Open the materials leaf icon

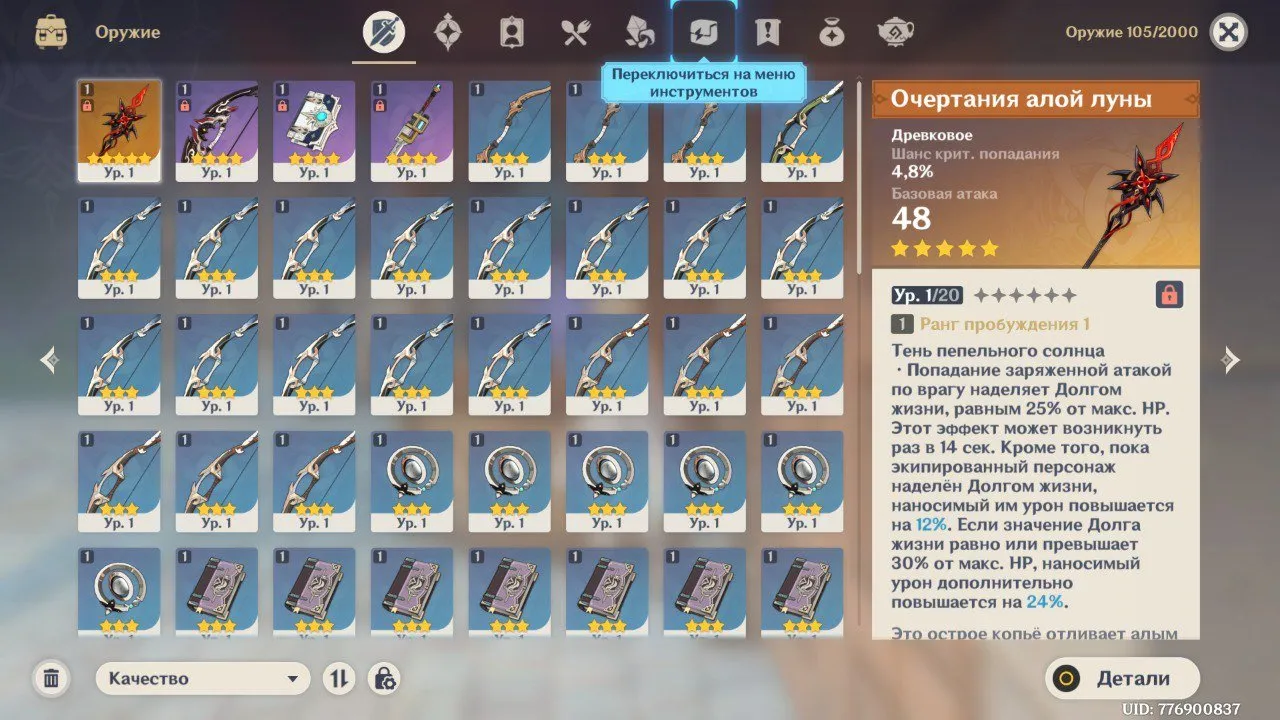[x=639, y=30]
